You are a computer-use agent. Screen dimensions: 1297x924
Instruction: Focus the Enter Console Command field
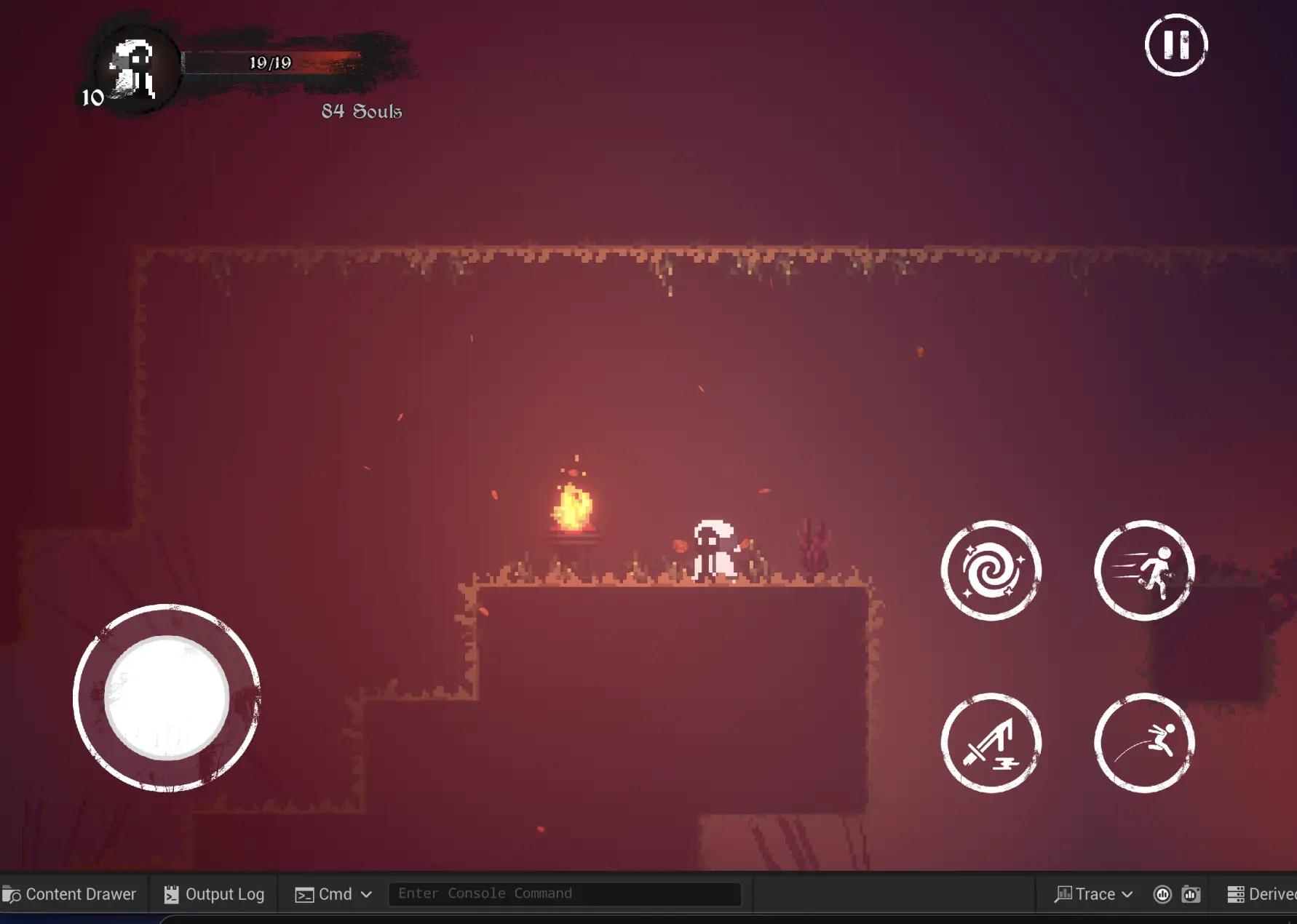click(565, 893)
